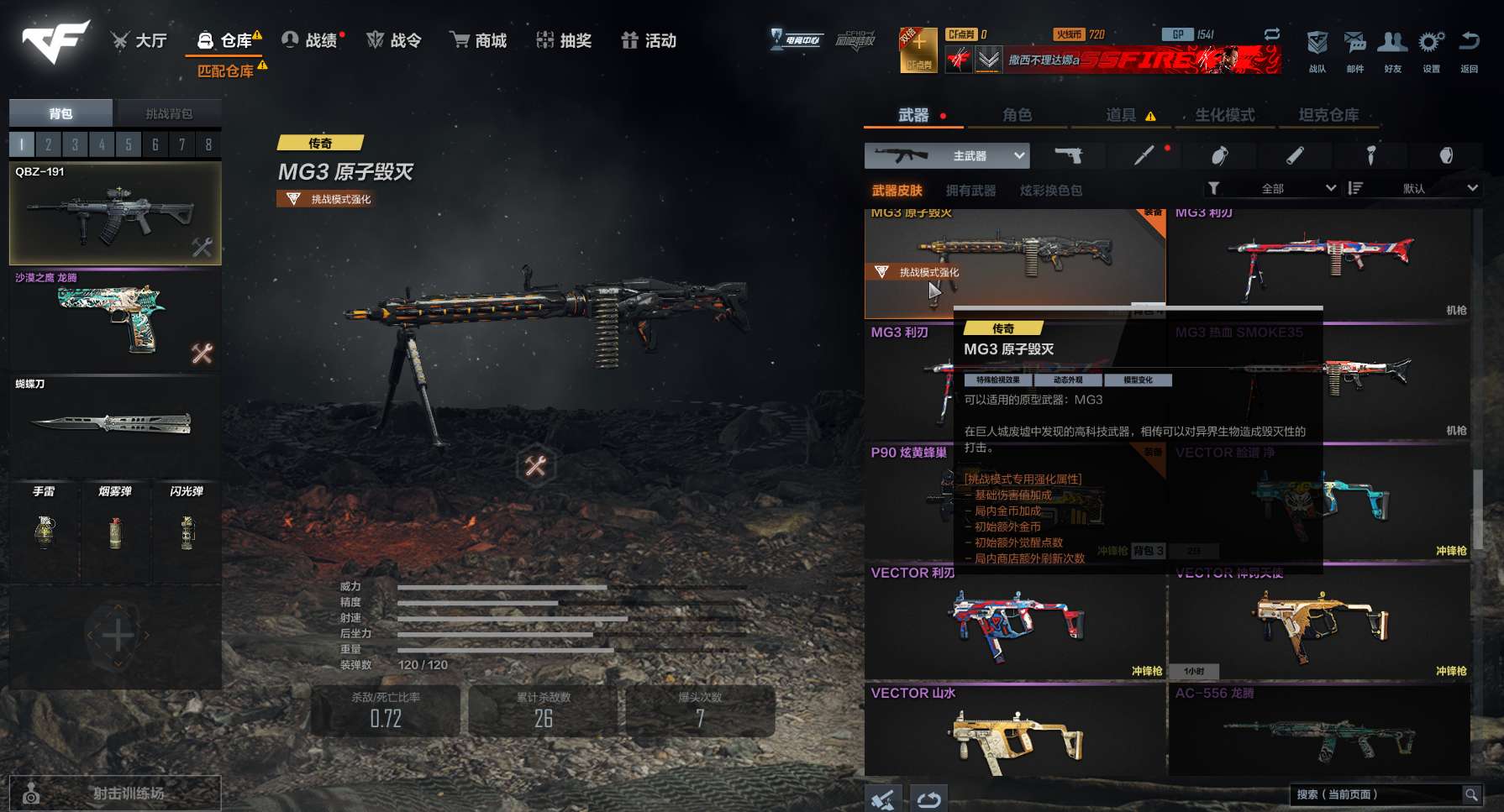Screen dimensions: 1504x812
Task: Open the grenade weapon category
Action: click(1220, 155)
